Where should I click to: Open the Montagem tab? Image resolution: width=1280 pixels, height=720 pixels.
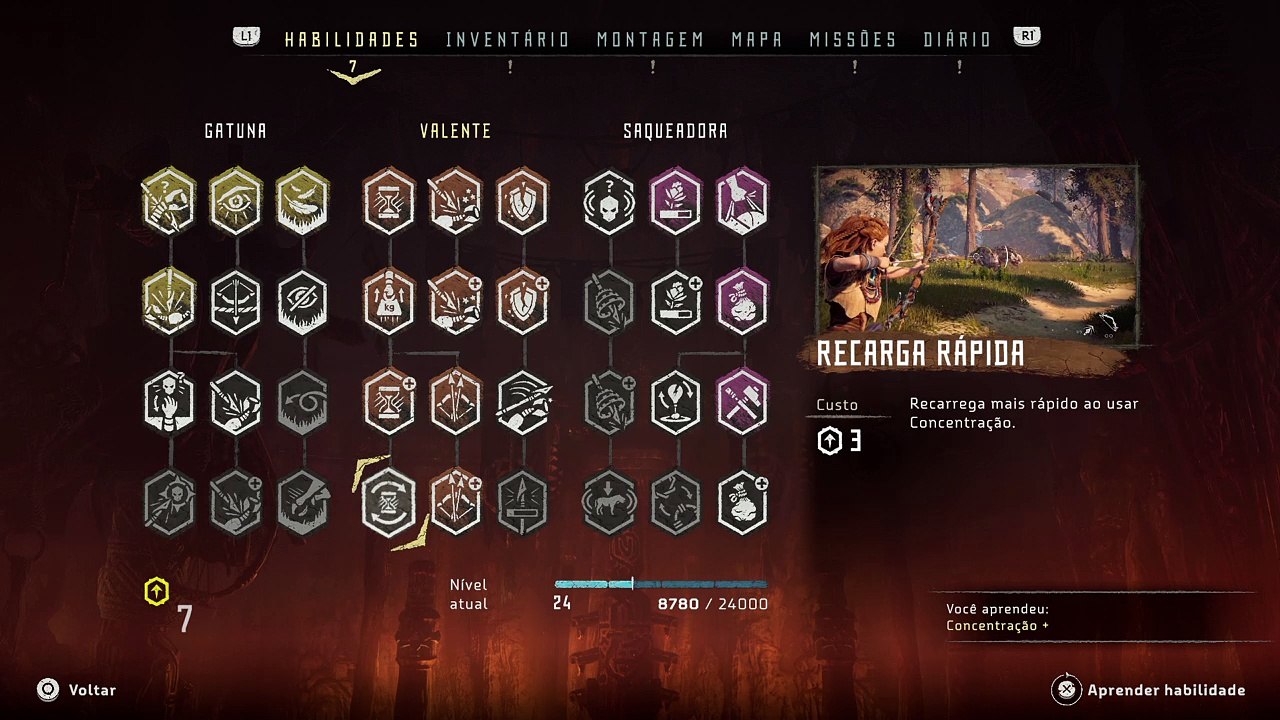tap(650, 40)
